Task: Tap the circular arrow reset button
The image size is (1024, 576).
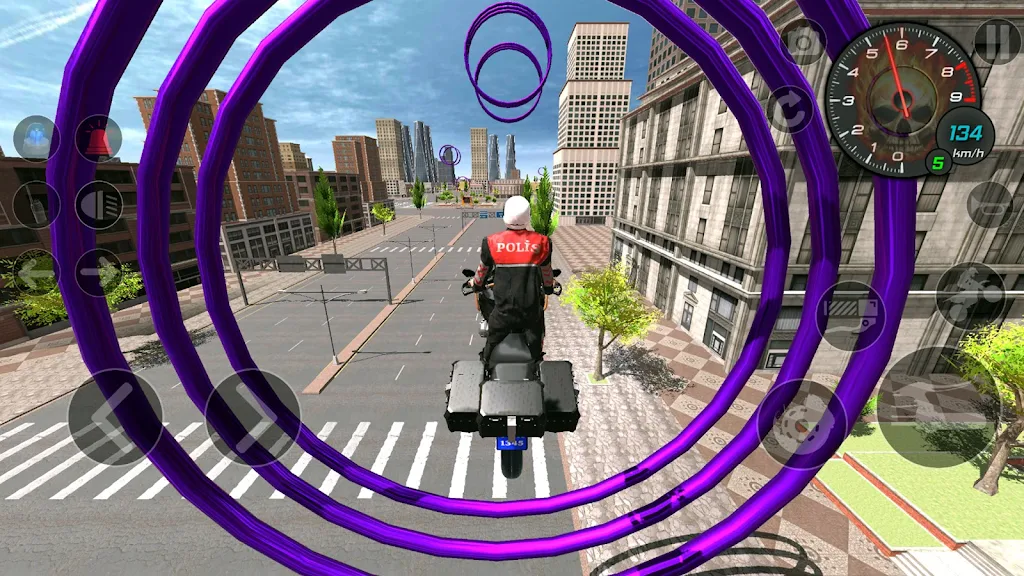Action: pyautogui.click(x=790, y=110)
